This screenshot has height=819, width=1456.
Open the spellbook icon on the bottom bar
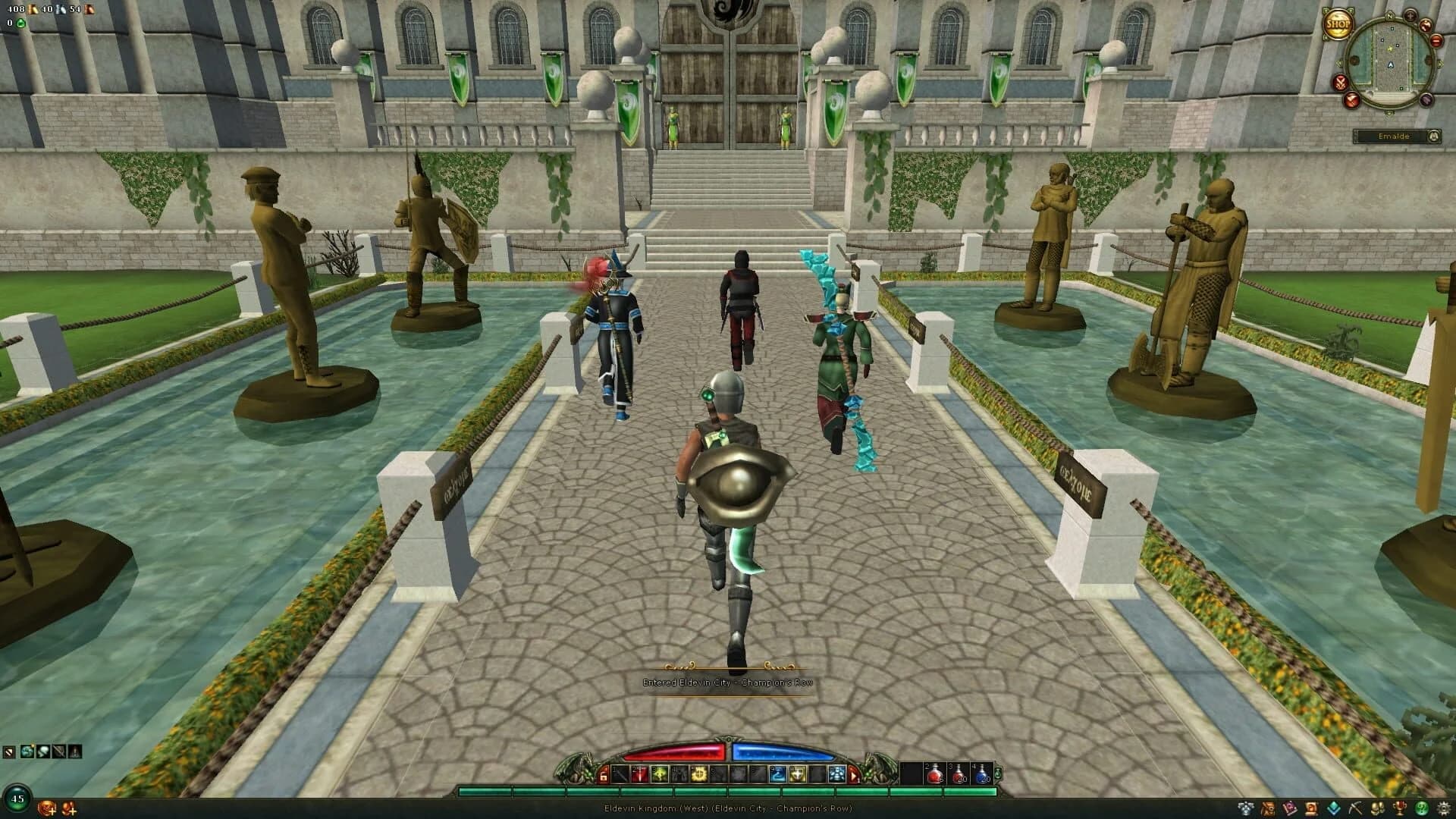click(x=1289, y=808)
